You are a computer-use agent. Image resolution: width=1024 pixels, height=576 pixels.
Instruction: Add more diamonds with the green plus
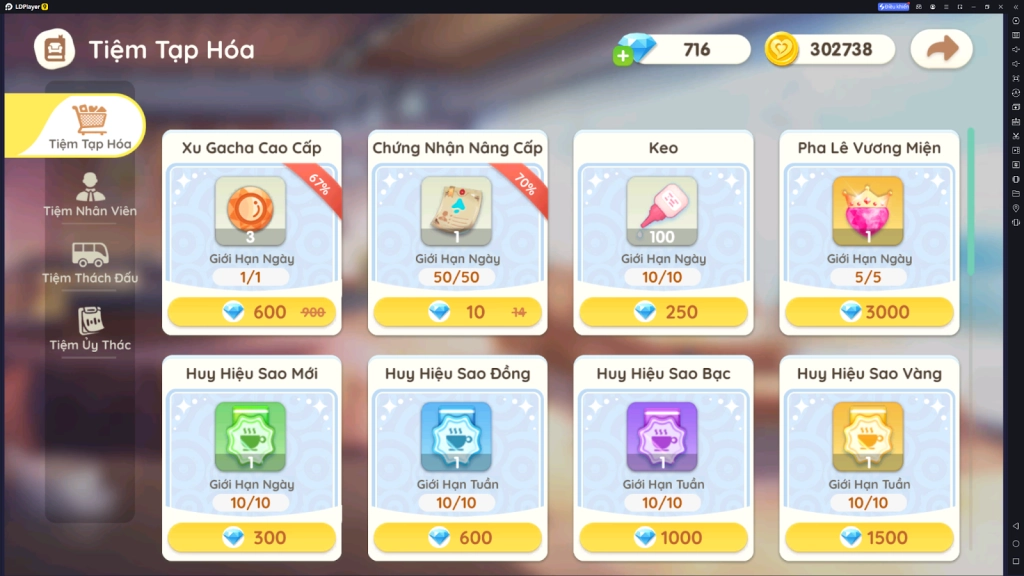[624, 56]
